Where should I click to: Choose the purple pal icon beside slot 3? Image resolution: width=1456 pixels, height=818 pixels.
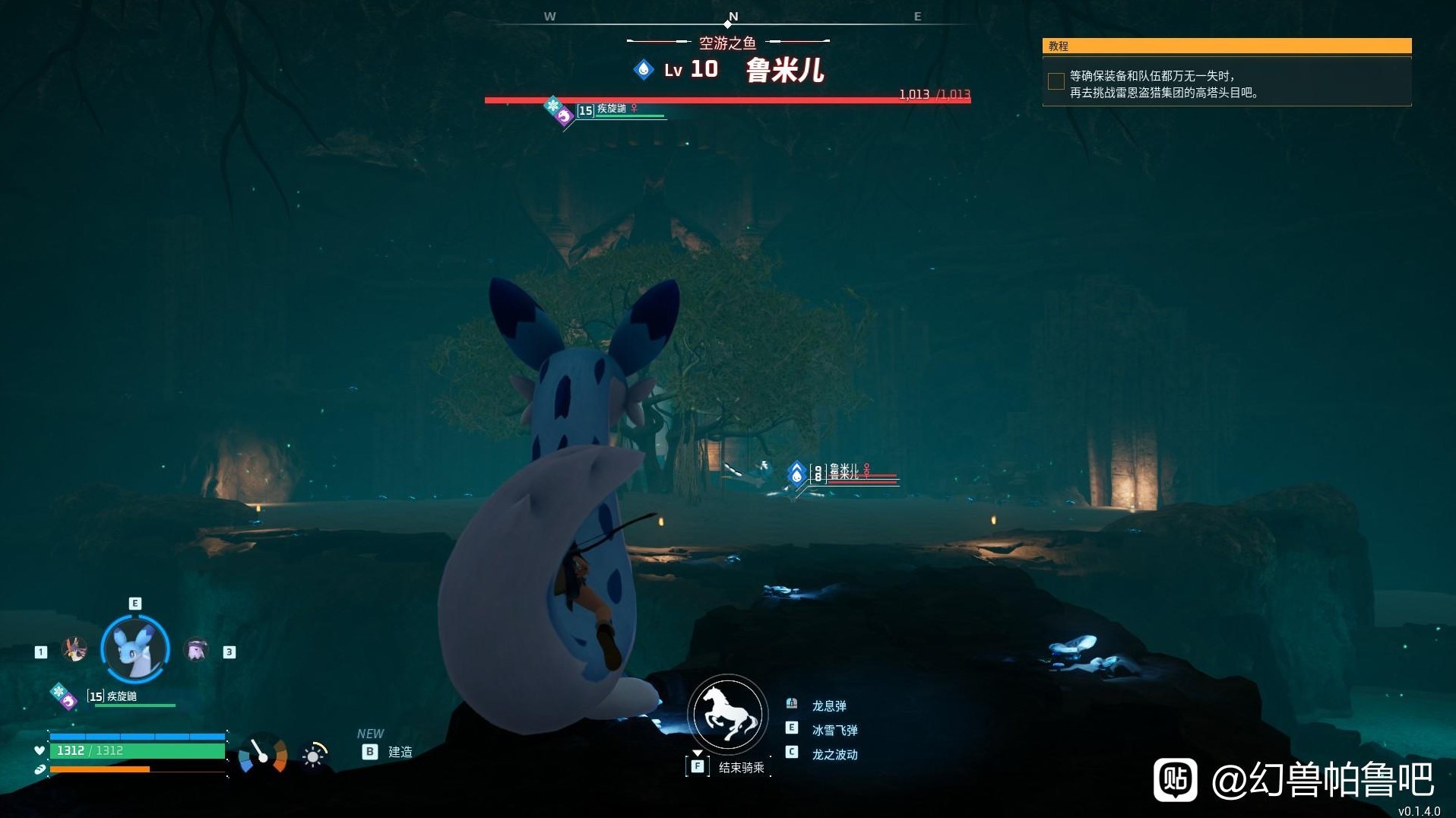coord(197,650)
